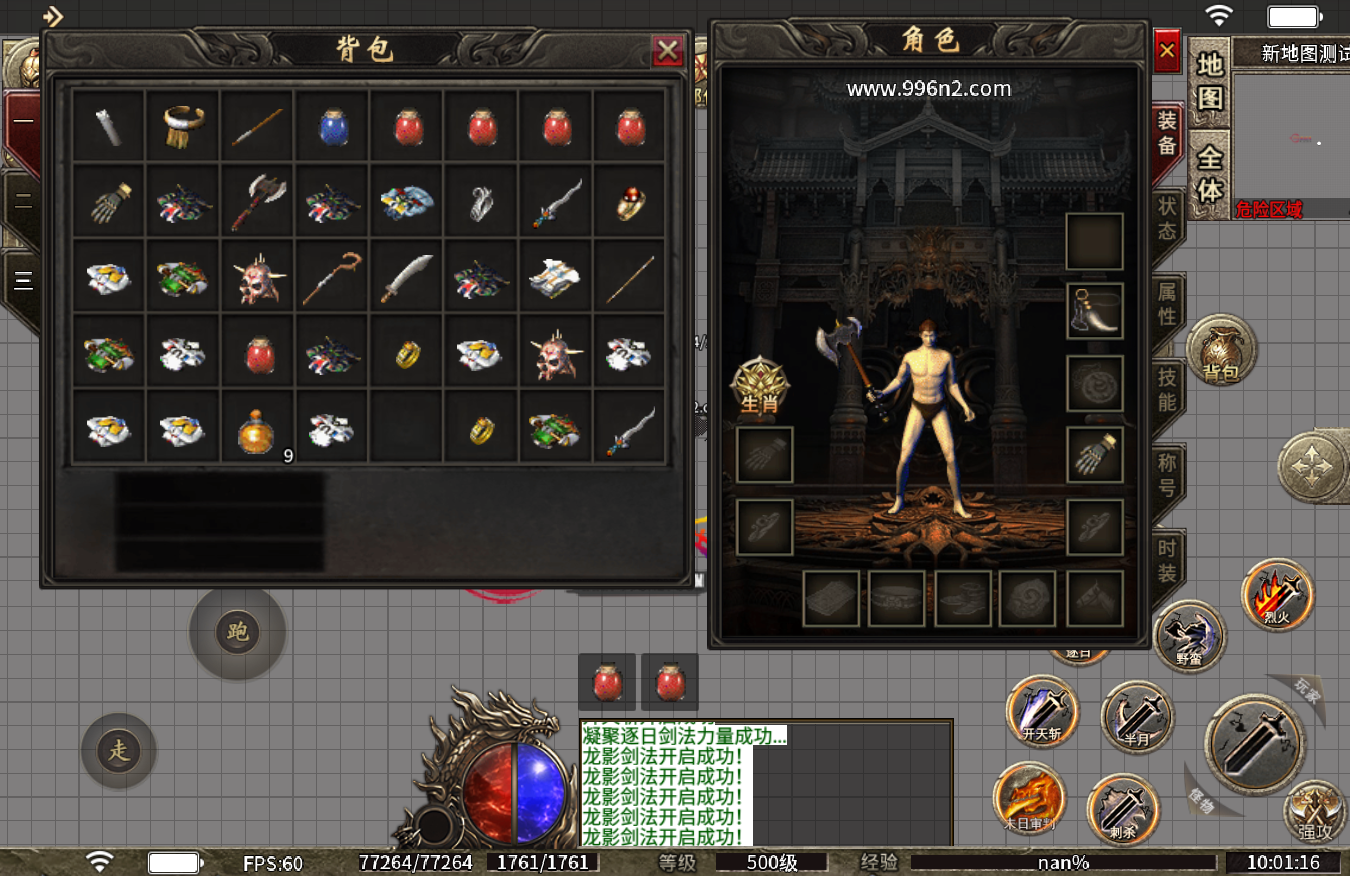Select the hooked staff item
Screen dimensions: 1350x876
point(331,278)
